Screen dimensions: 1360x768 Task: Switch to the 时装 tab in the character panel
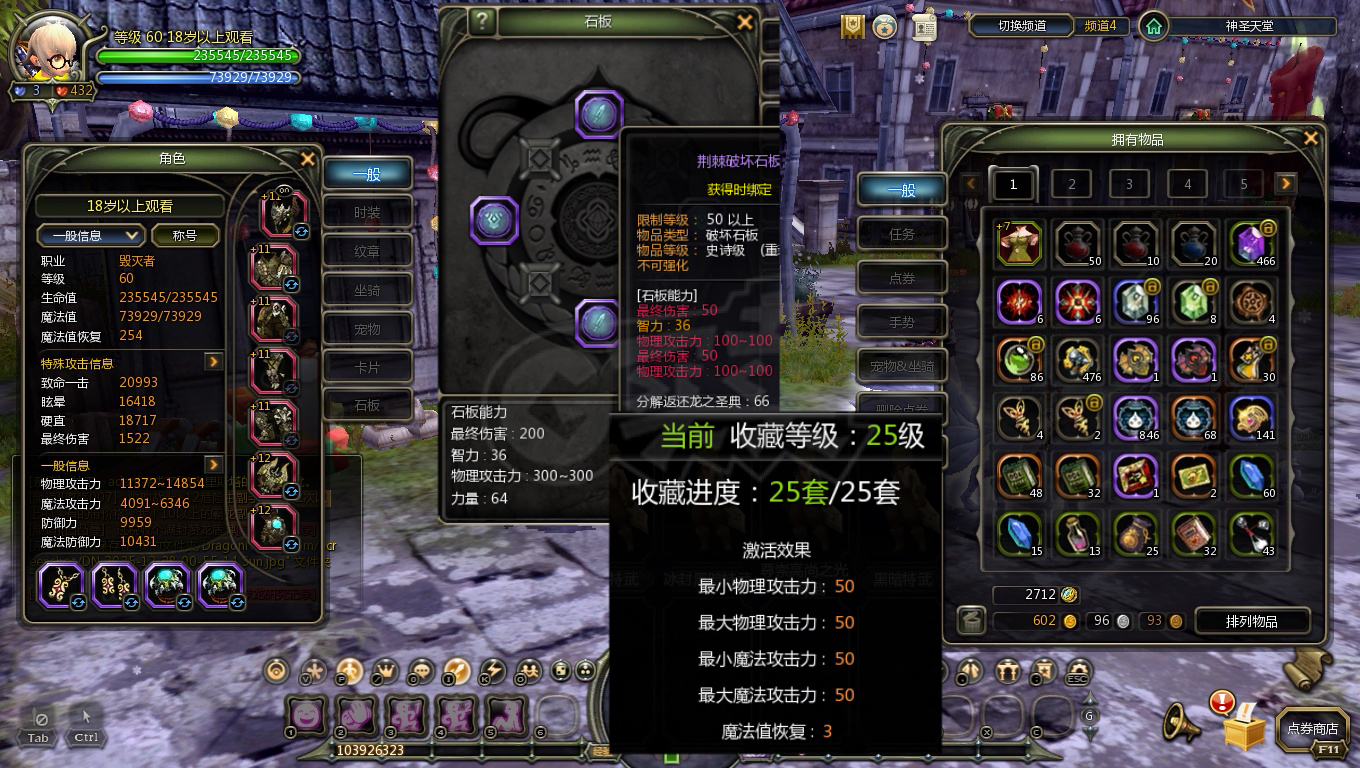point(367,212)
